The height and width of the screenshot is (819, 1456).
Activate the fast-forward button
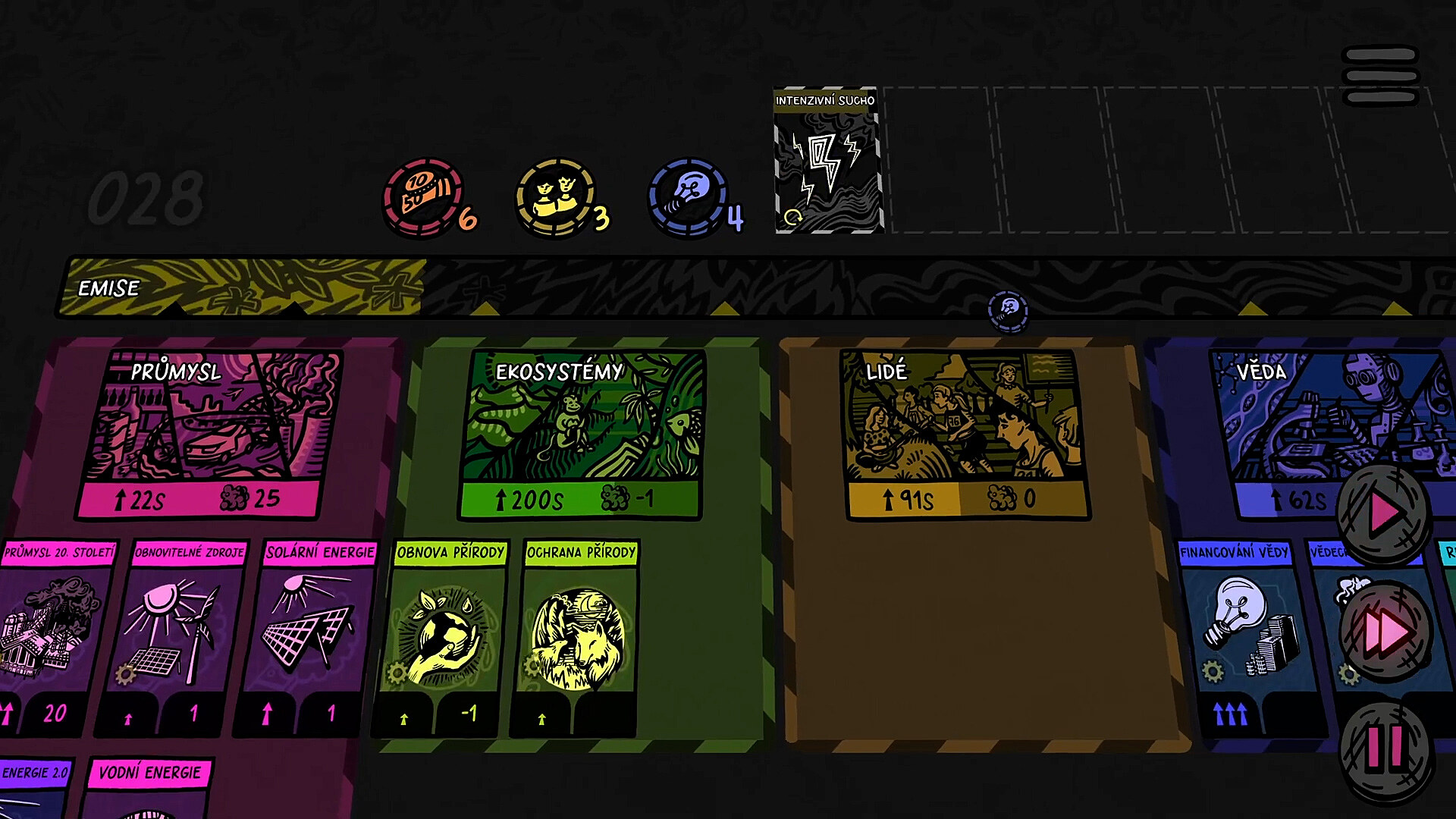1385,631
